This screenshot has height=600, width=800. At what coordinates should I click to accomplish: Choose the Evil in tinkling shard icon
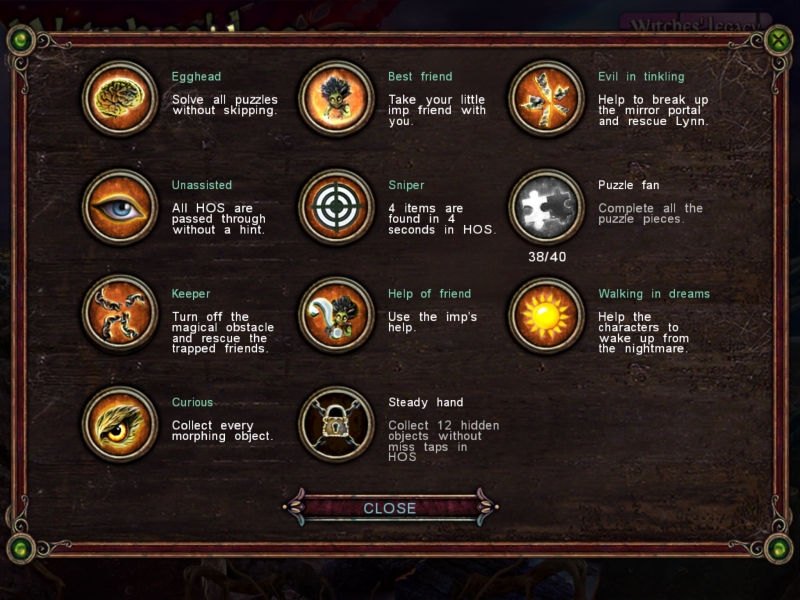(546, 98)
